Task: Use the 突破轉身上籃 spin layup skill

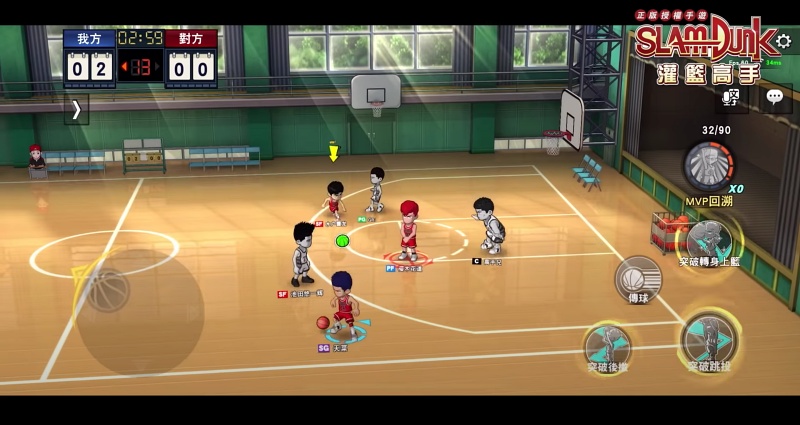Action: [709, 239]
